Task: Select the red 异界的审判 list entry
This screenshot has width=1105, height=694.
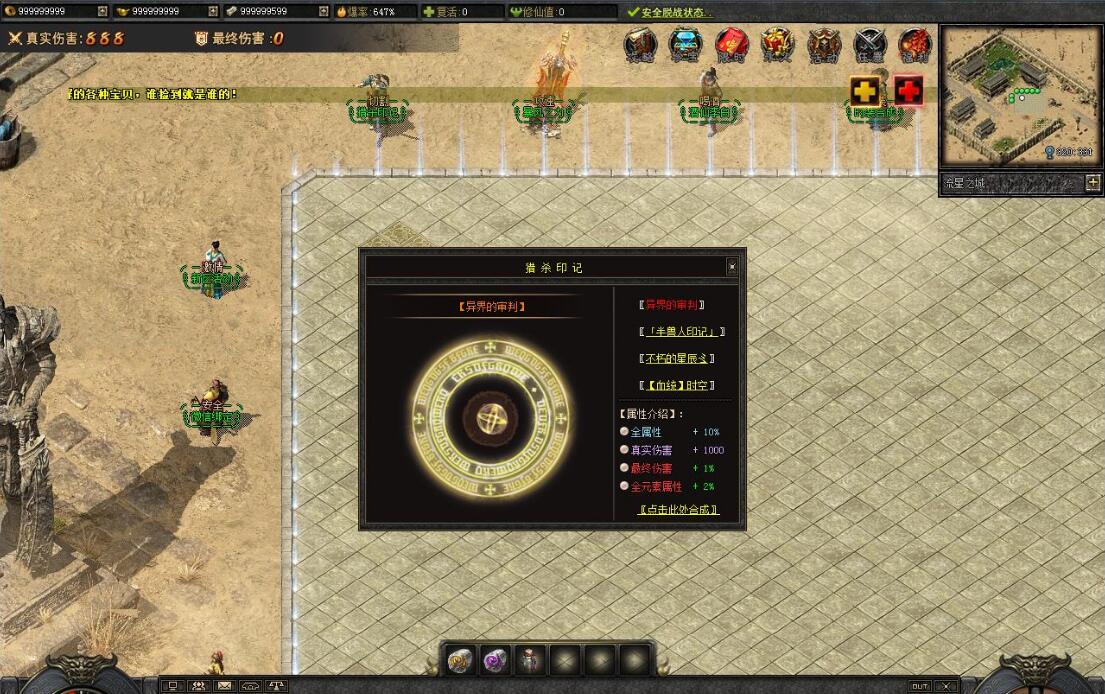Action: tap(672, 305)
